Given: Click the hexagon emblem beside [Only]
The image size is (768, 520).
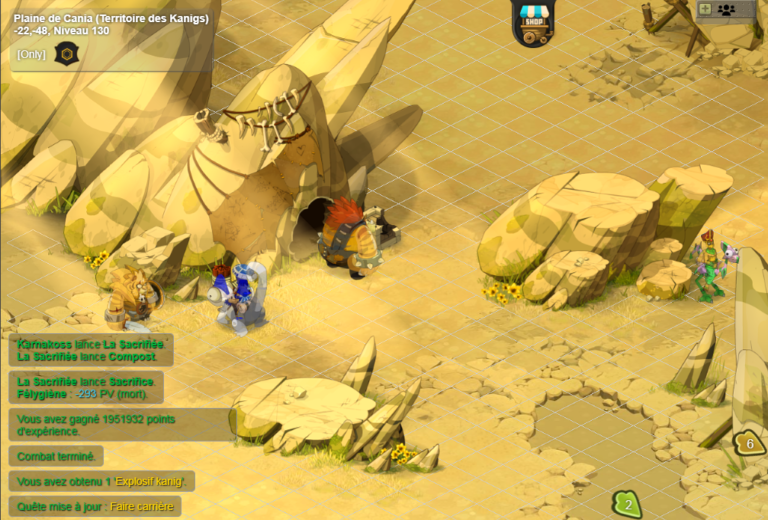Looking at the screenshot, I should click(65, 53).
